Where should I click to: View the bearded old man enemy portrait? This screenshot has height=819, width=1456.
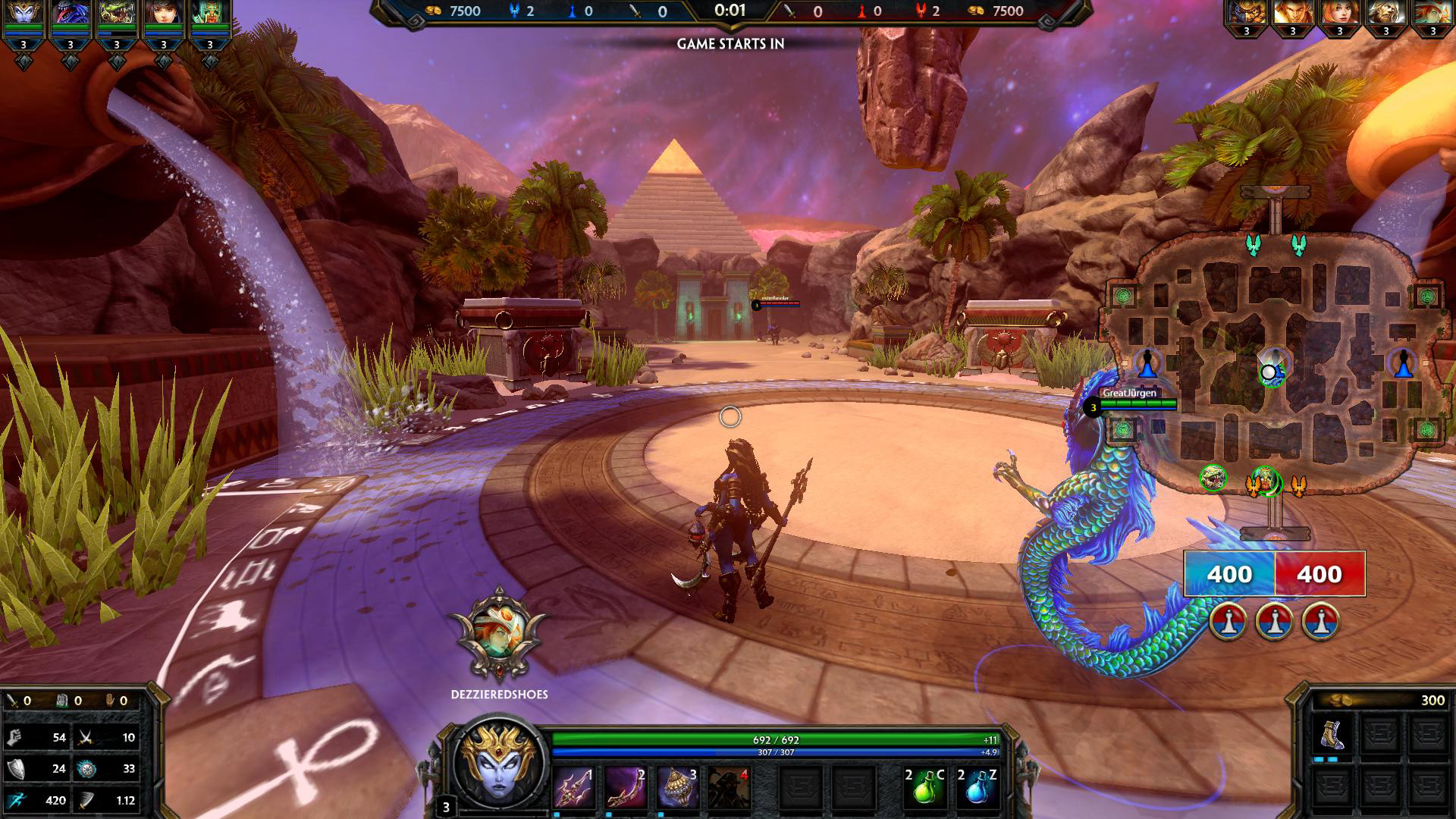(x=1385, y=14)
